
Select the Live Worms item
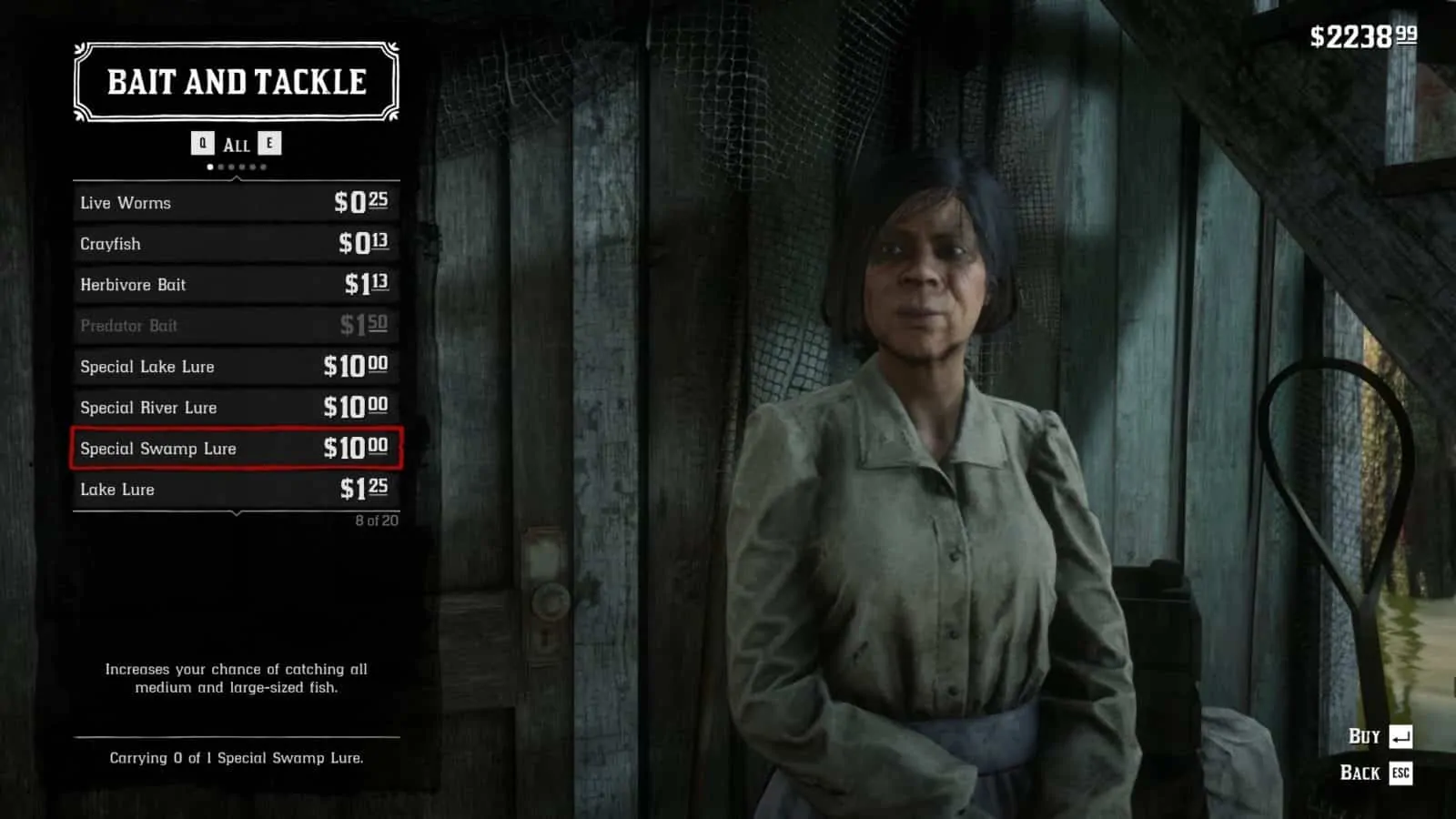coord(235,202)
